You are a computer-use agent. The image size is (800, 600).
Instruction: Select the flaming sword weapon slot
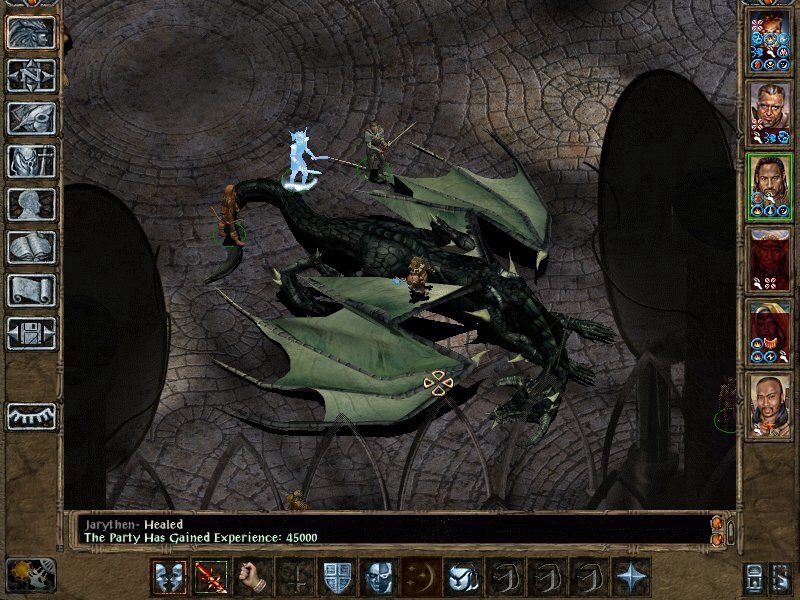pyautogui.click(x=211, y=578)
